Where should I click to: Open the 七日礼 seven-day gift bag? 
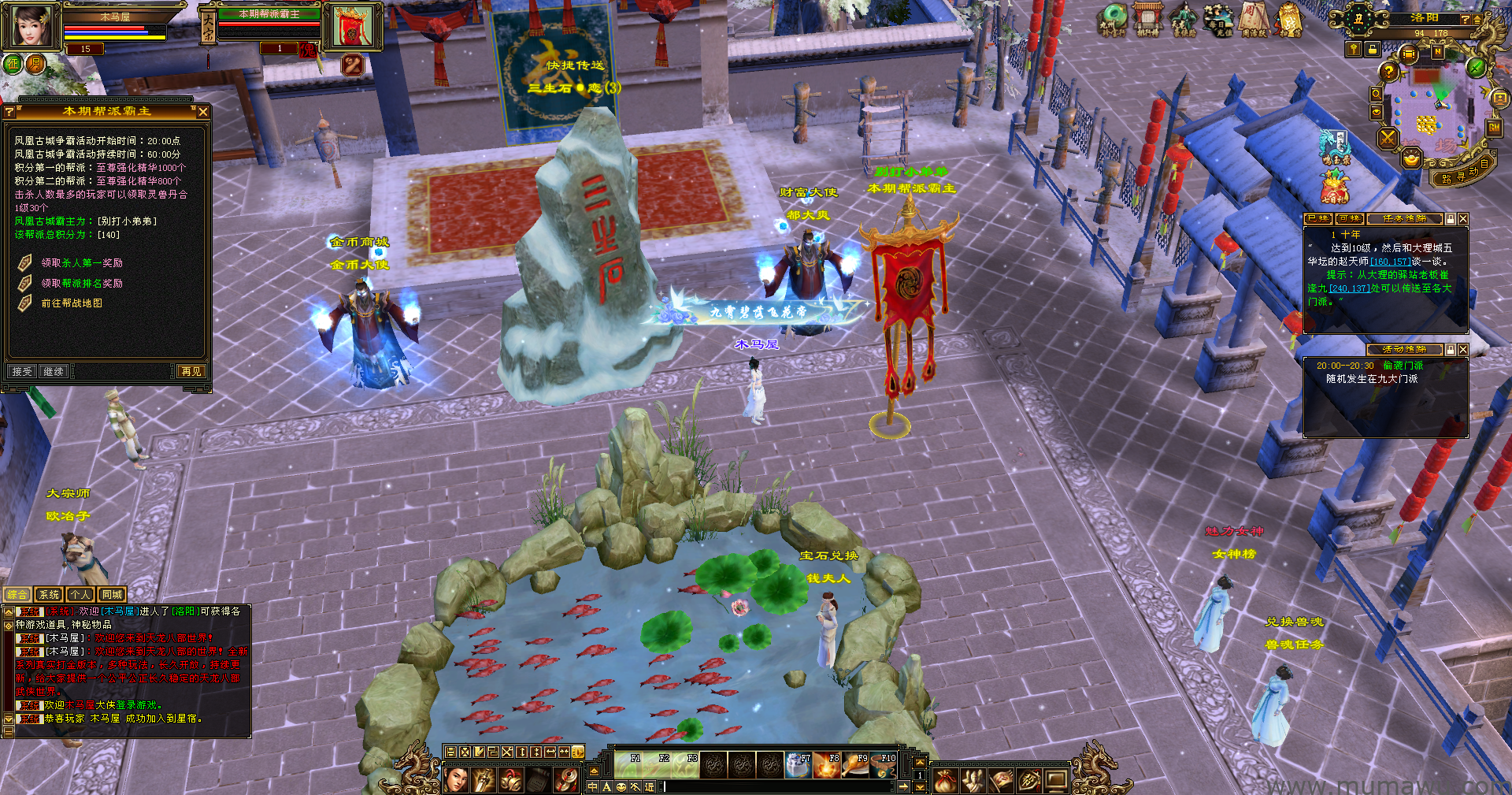click(x=1334, y=188)
